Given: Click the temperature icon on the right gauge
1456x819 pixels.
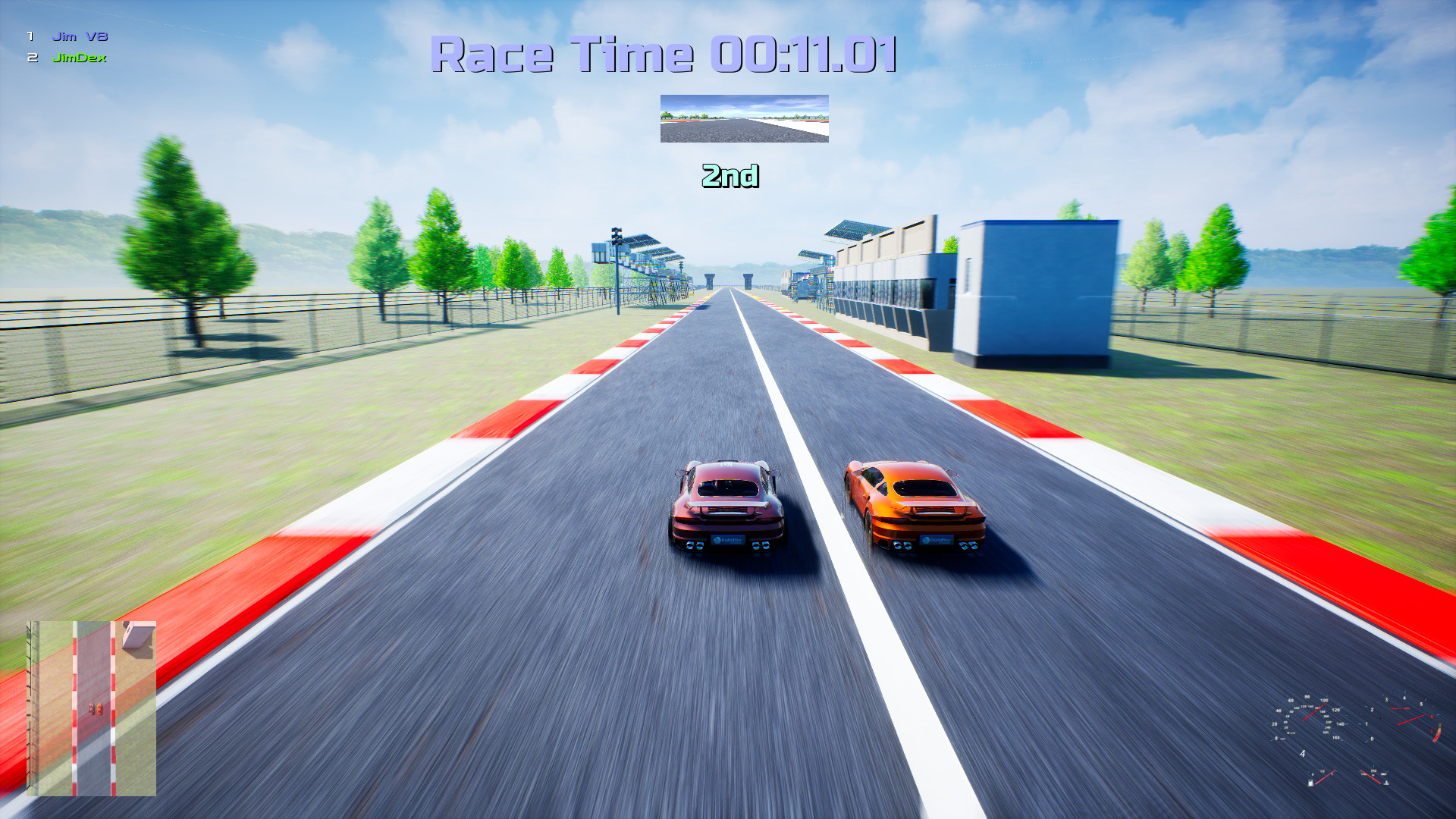Looking at the screenshot, I should point(1386,783).
